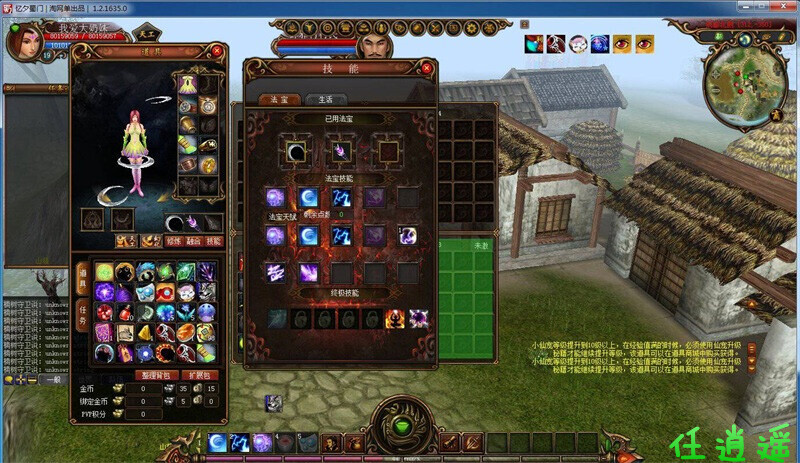This screenshot has width=800, height=463.
Task: Open the 修炼 tab under the character
Action: point(177,241)
